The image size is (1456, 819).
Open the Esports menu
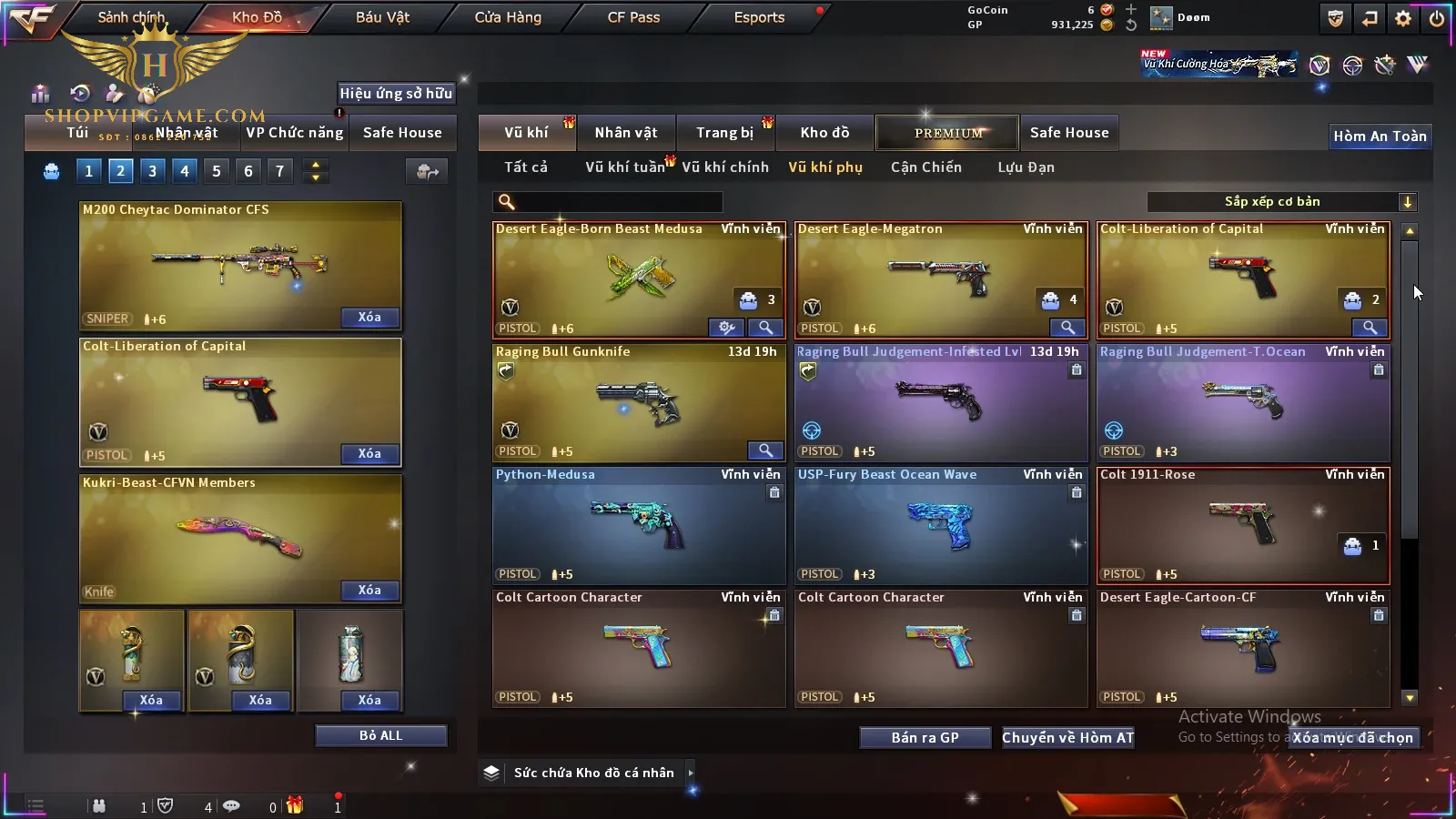(759, 17)
